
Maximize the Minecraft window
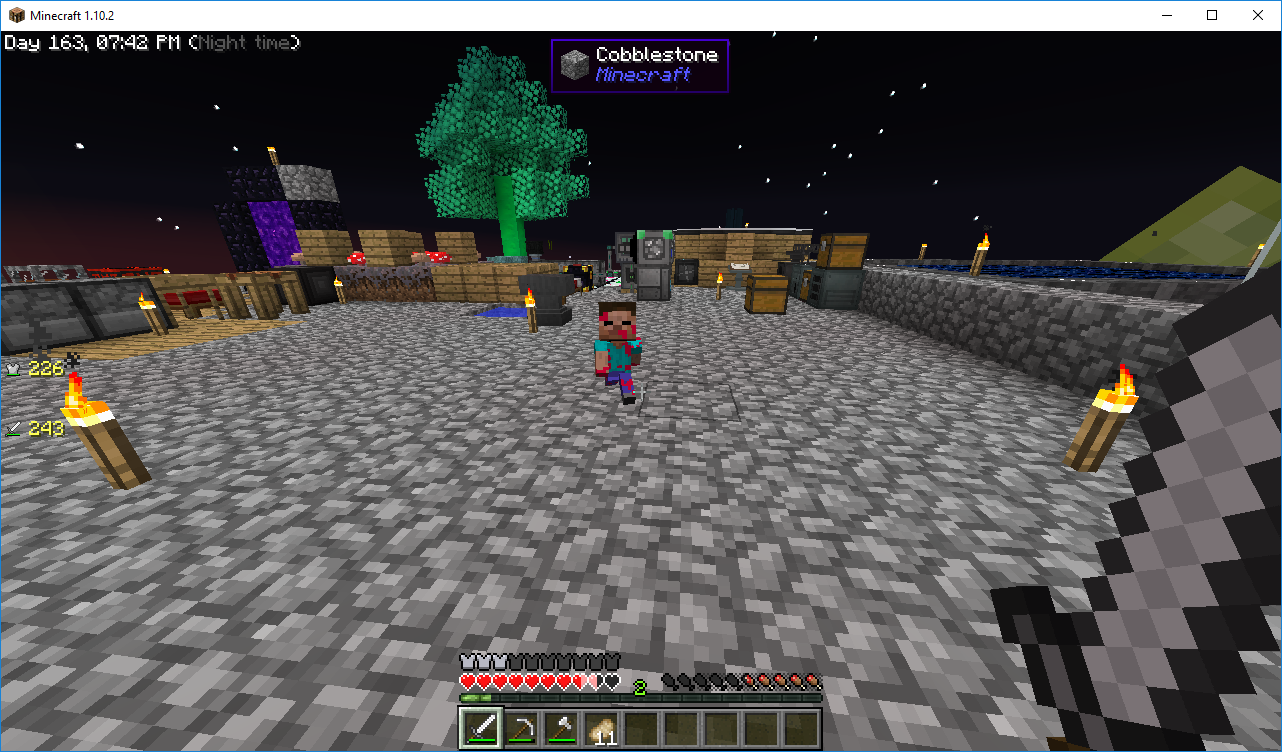[1212, 15]
